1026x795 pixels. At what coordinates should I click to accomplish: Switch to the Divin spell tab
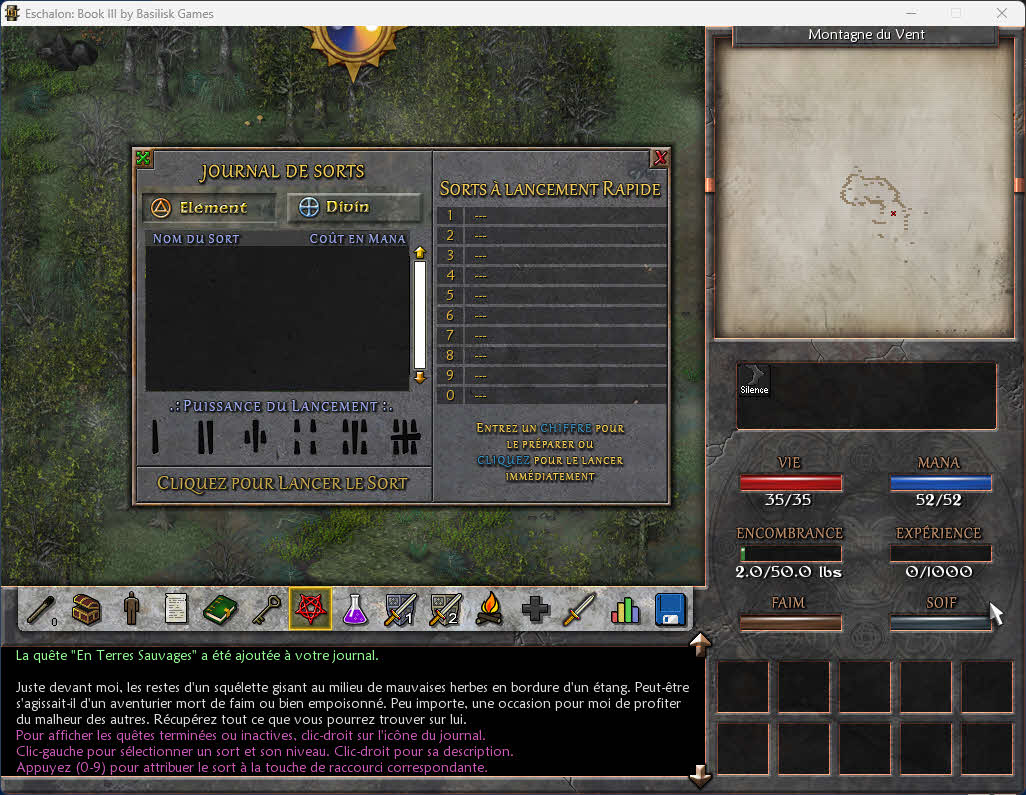[354, 207]
